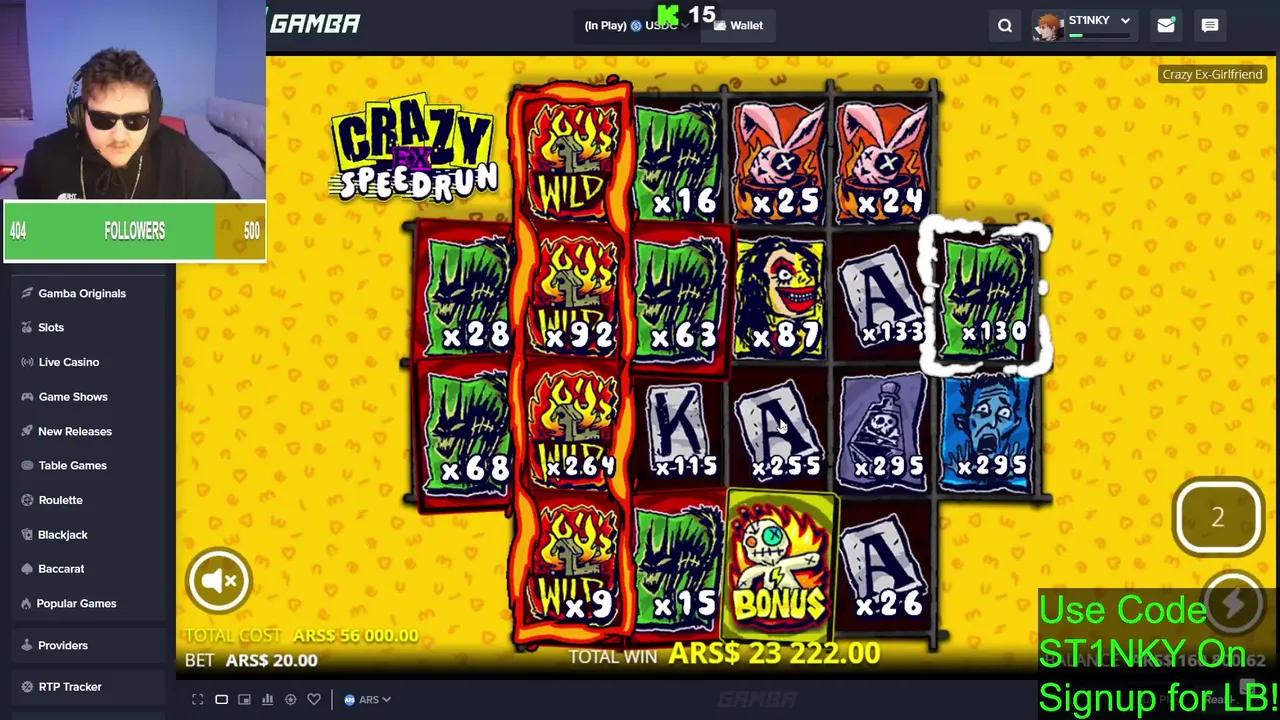Enter fullscreen mode for the slot game
Screen dimensions: 1280x720
[x=198, y=699]
